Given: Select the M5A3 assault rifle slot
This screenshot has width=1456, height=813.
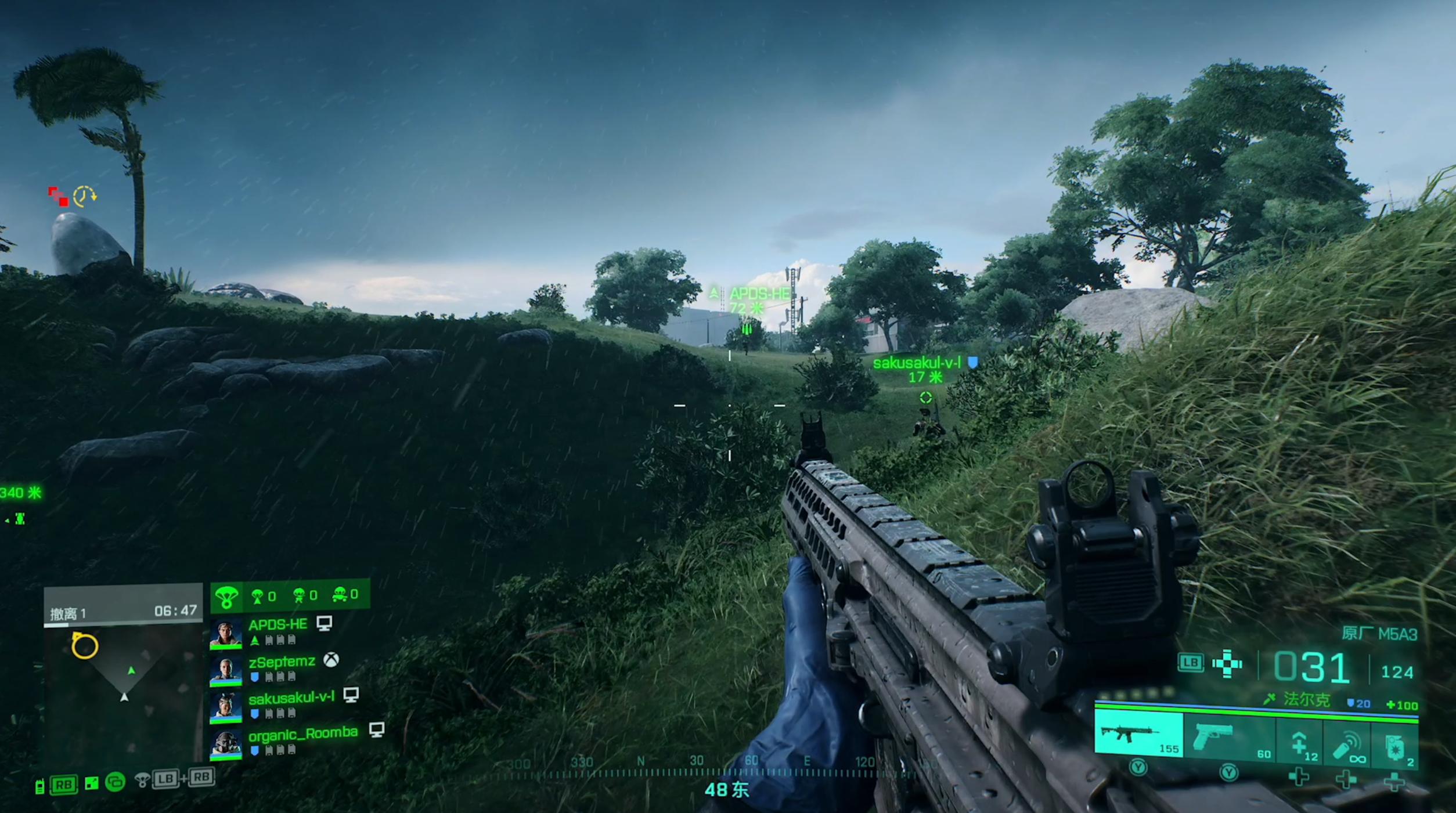Looking at the screenshot, I should [1138, 736].
